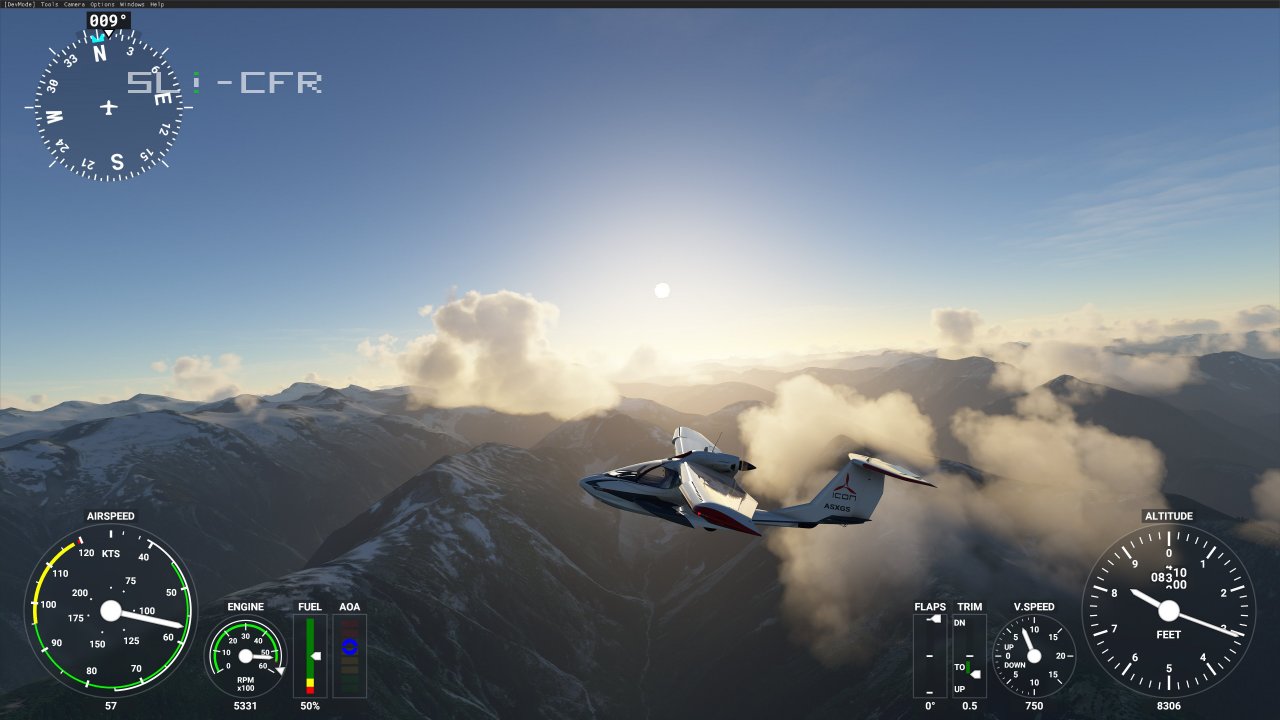Viewport: 1280px width, 720px height.
Task: Click the flaps position marker arrow
Action: coord(936,619)
